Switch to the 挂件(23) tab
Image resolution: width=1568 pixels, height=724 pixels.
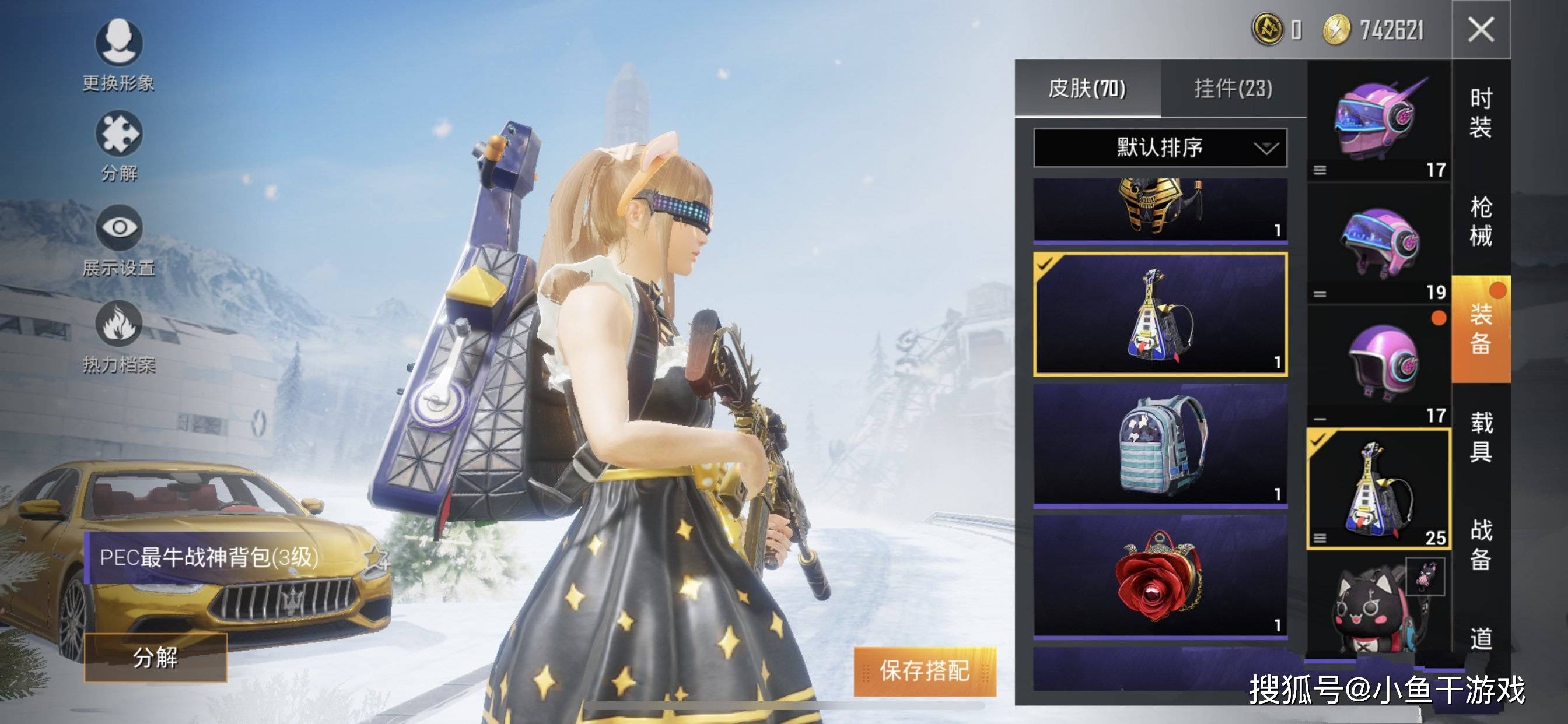click(1233, 89)
